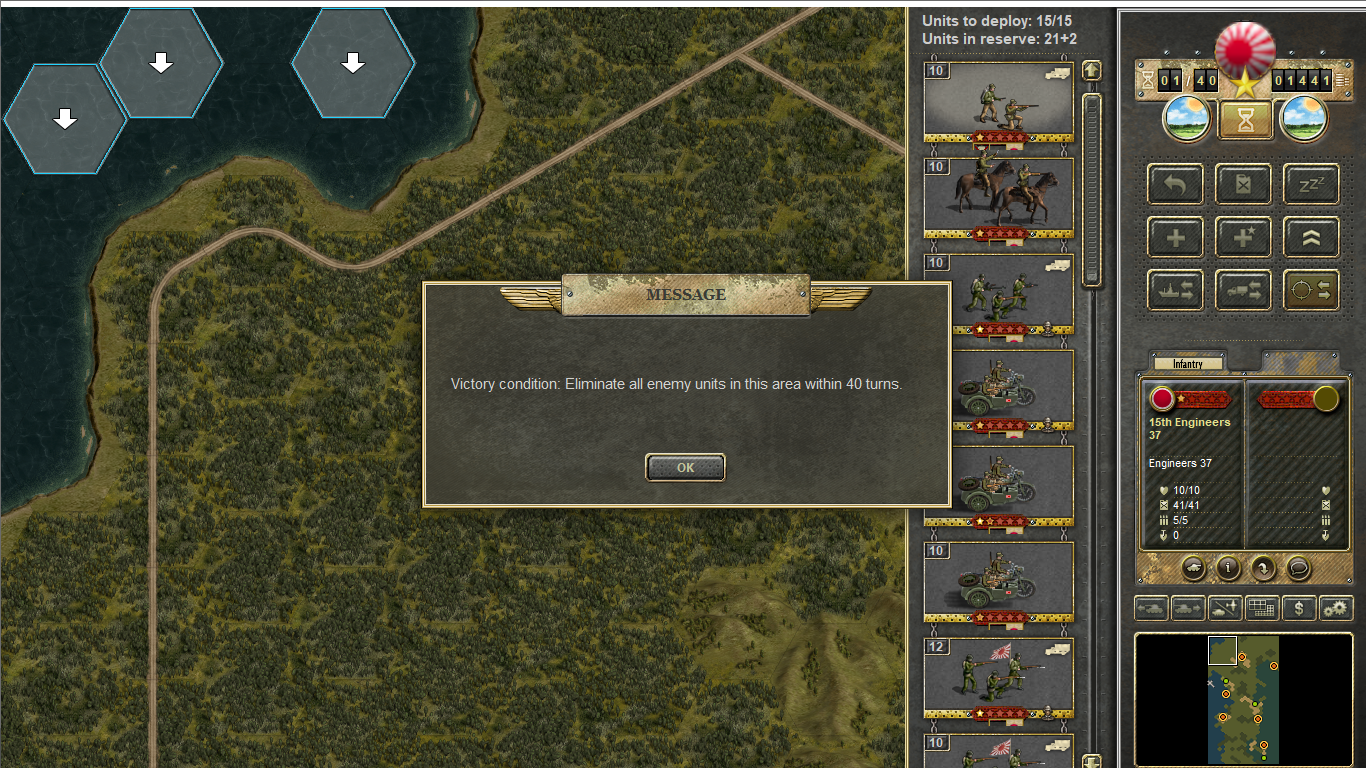Toggle the ship embark button
Image resolution: width=1366 pixels, height=768 pixels.
pyautogui.click(x=1175, y=290)
